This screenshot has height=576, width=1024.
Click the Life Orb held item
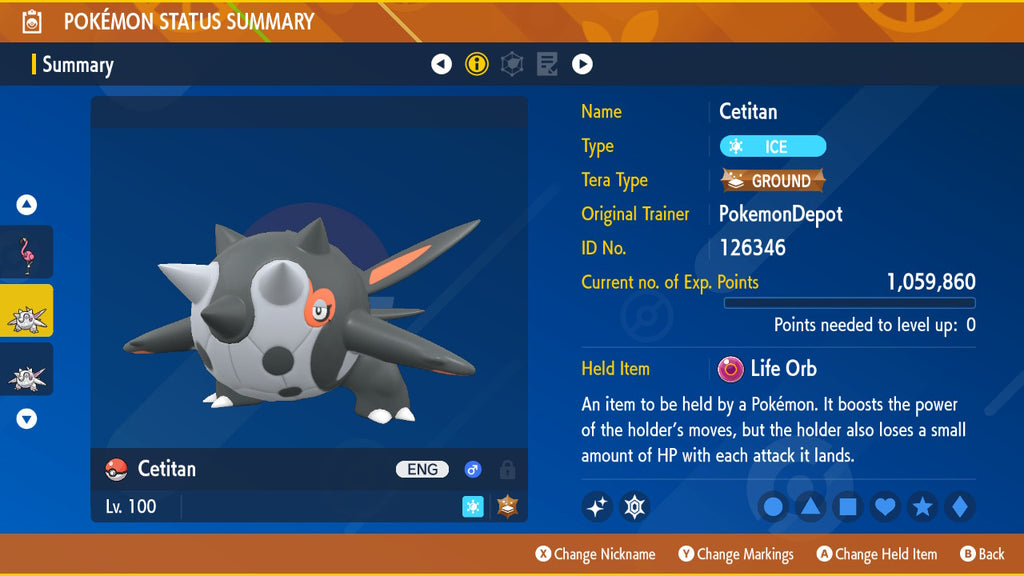[x=768, y=369]
